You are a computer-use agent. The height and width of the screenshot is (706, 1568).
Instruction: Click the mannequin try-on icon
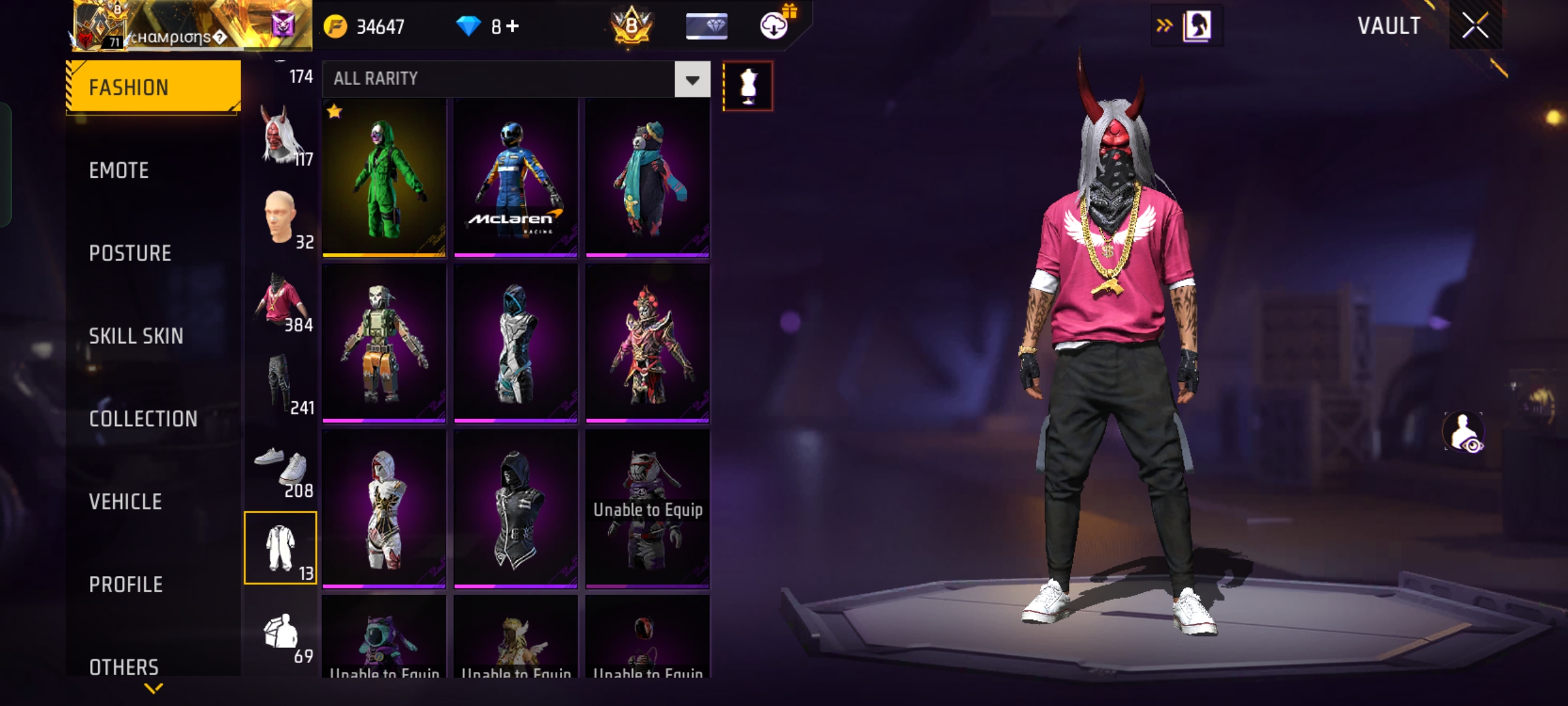coord(748,85)
